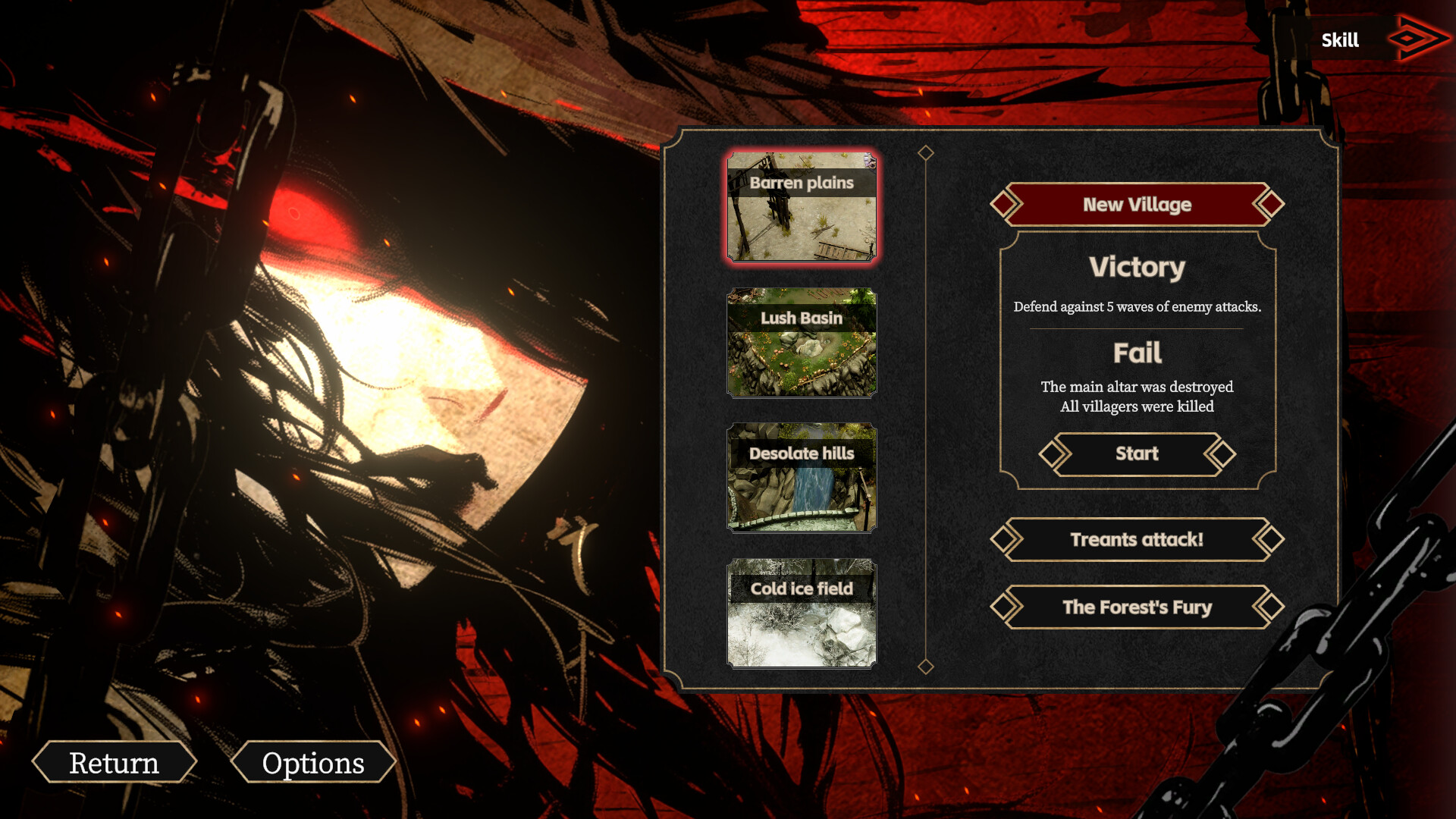Click the Return button

pyautogui.click(x=114, y=763)
